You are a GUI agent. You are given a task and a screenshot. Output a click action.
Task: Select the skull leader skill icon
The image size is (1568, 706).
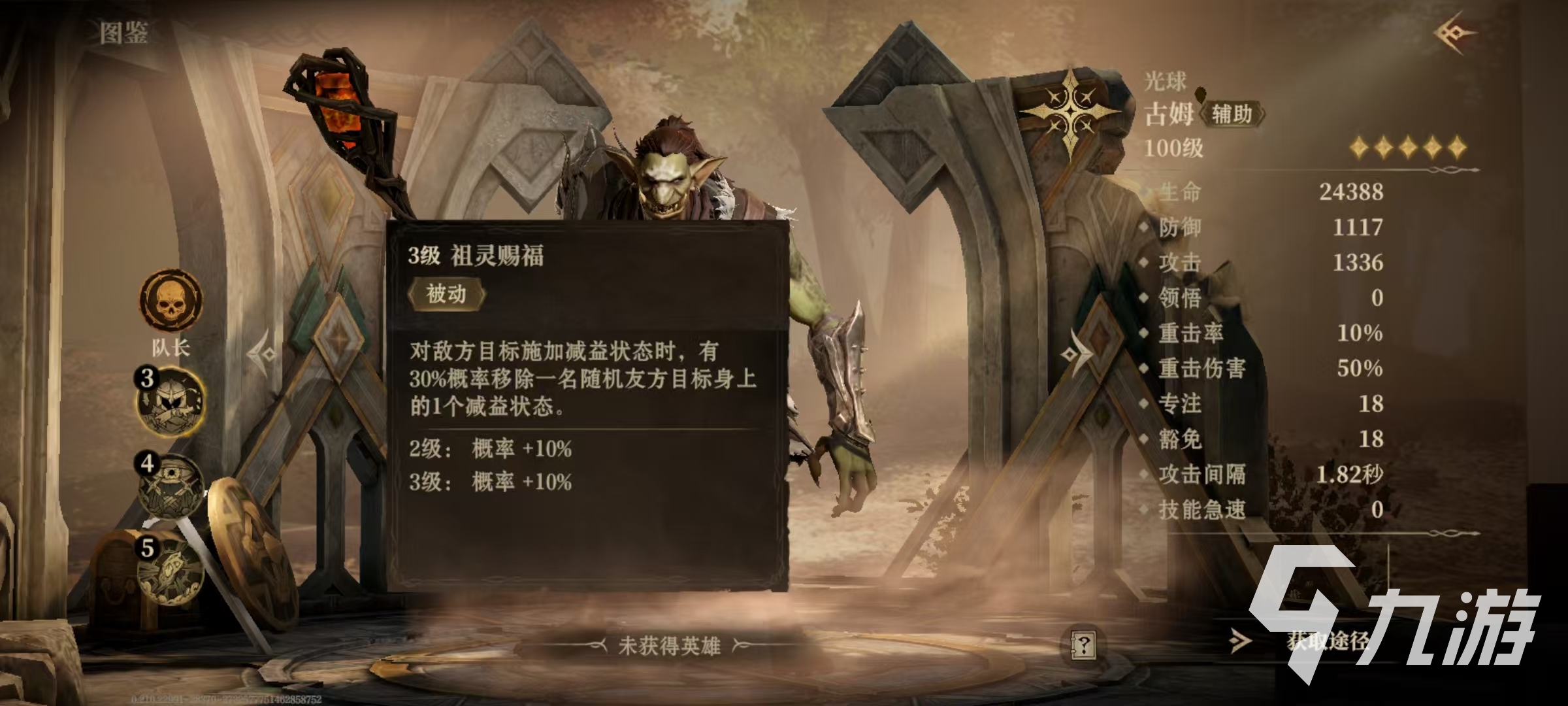[x=171, y=301]
